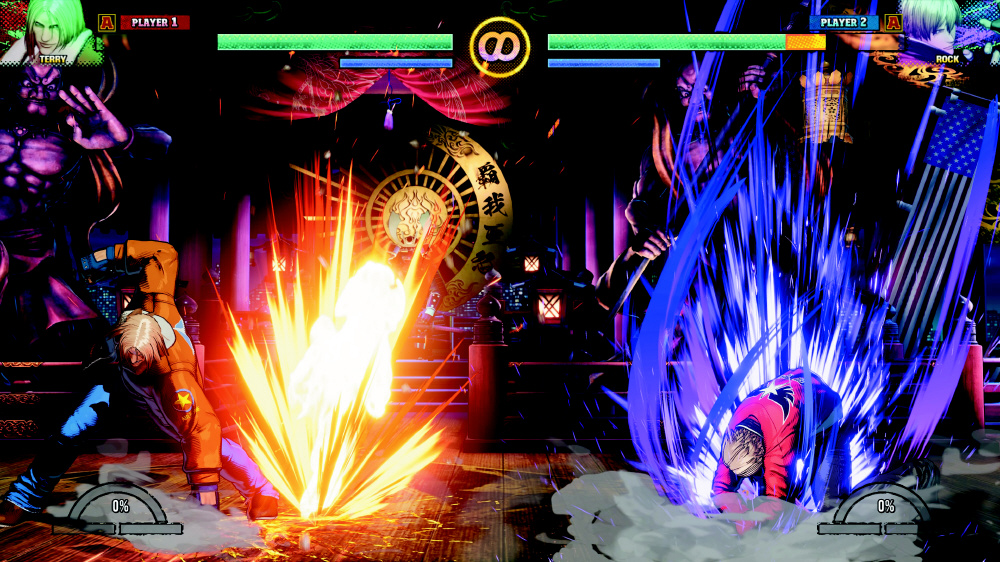Select the Player 2 name tag

(x=844, y=22)
